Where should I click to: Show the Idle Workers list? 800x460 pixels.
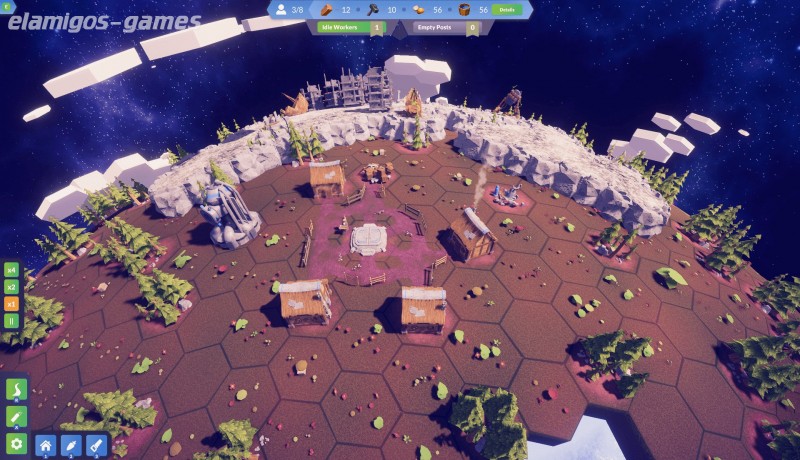coord(350,28)
